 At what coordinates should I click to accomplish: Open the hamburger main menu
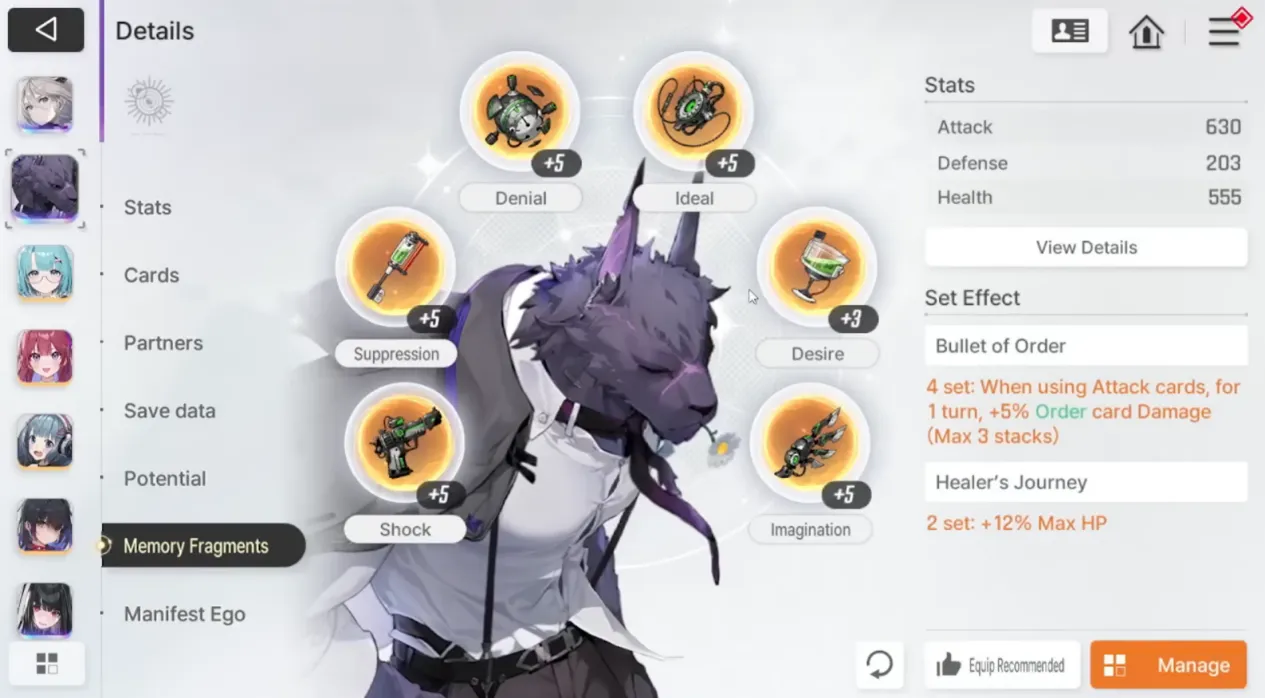tap(1224, 32)
